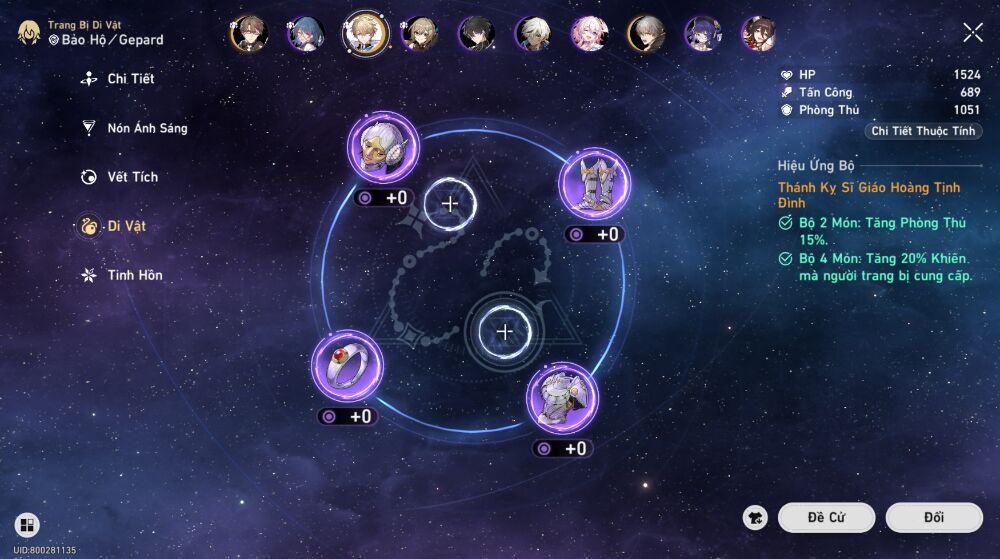Viewport: 1000px width, 559px height.
Task: Open the Vết Tích traces tab
Action: coord(132,177)
